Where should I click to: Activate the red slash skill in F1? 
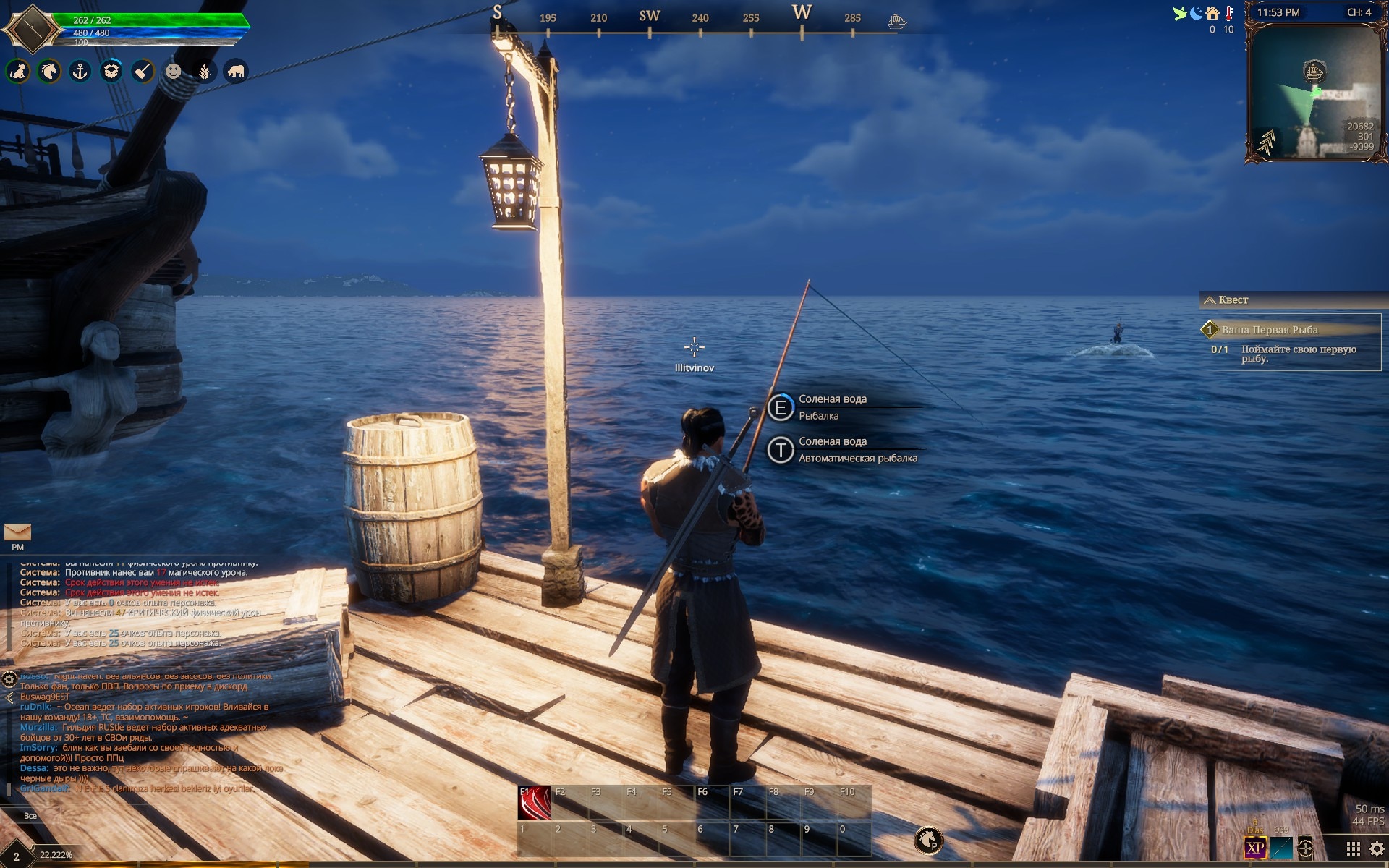(x=535, y=802)
